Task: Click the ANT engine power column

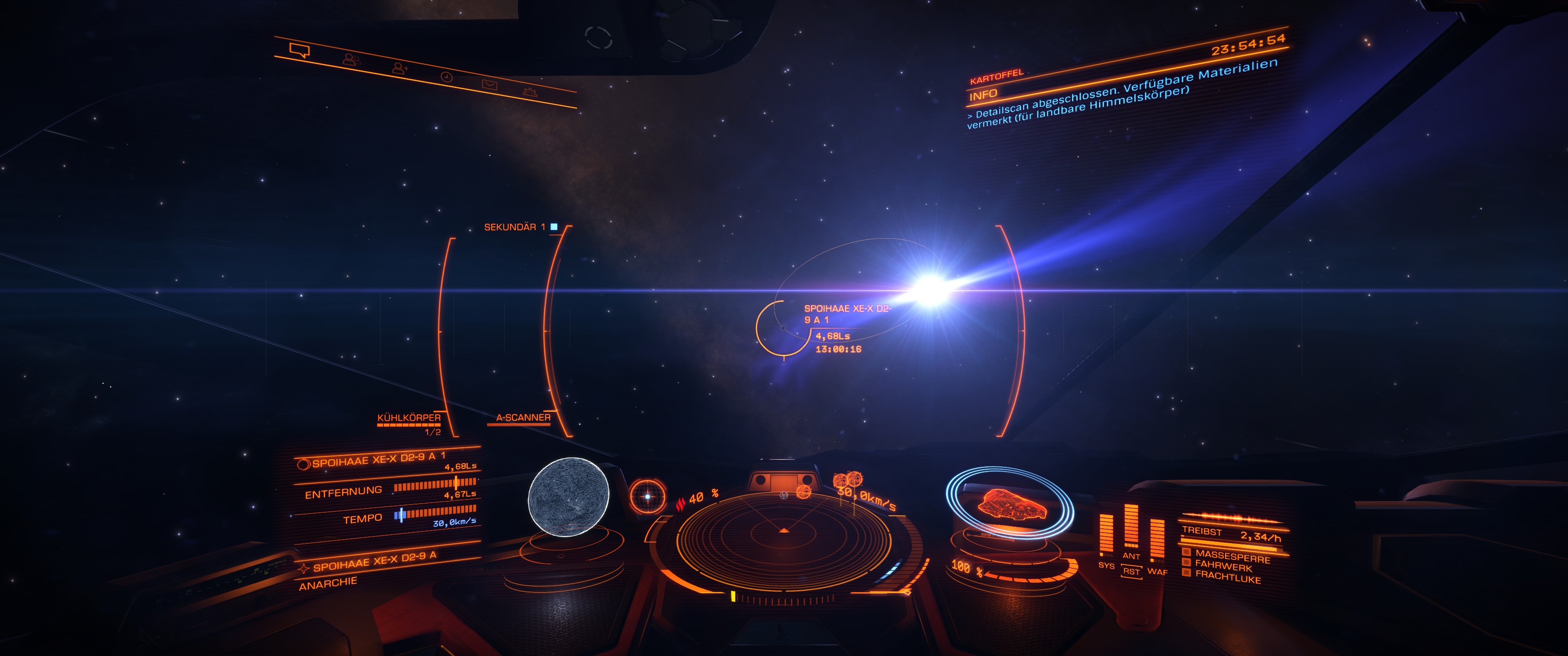Action: pyautogui.click(x=1131, y=527)
